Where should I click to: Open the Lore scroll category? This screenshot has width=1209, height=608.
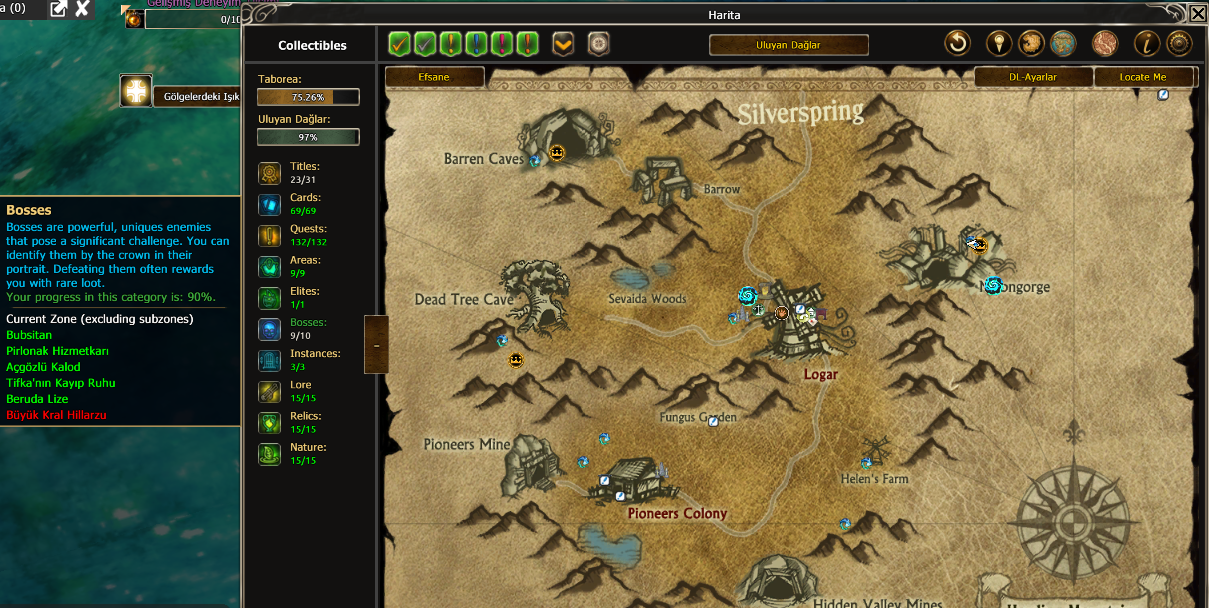tap(269, 391)
